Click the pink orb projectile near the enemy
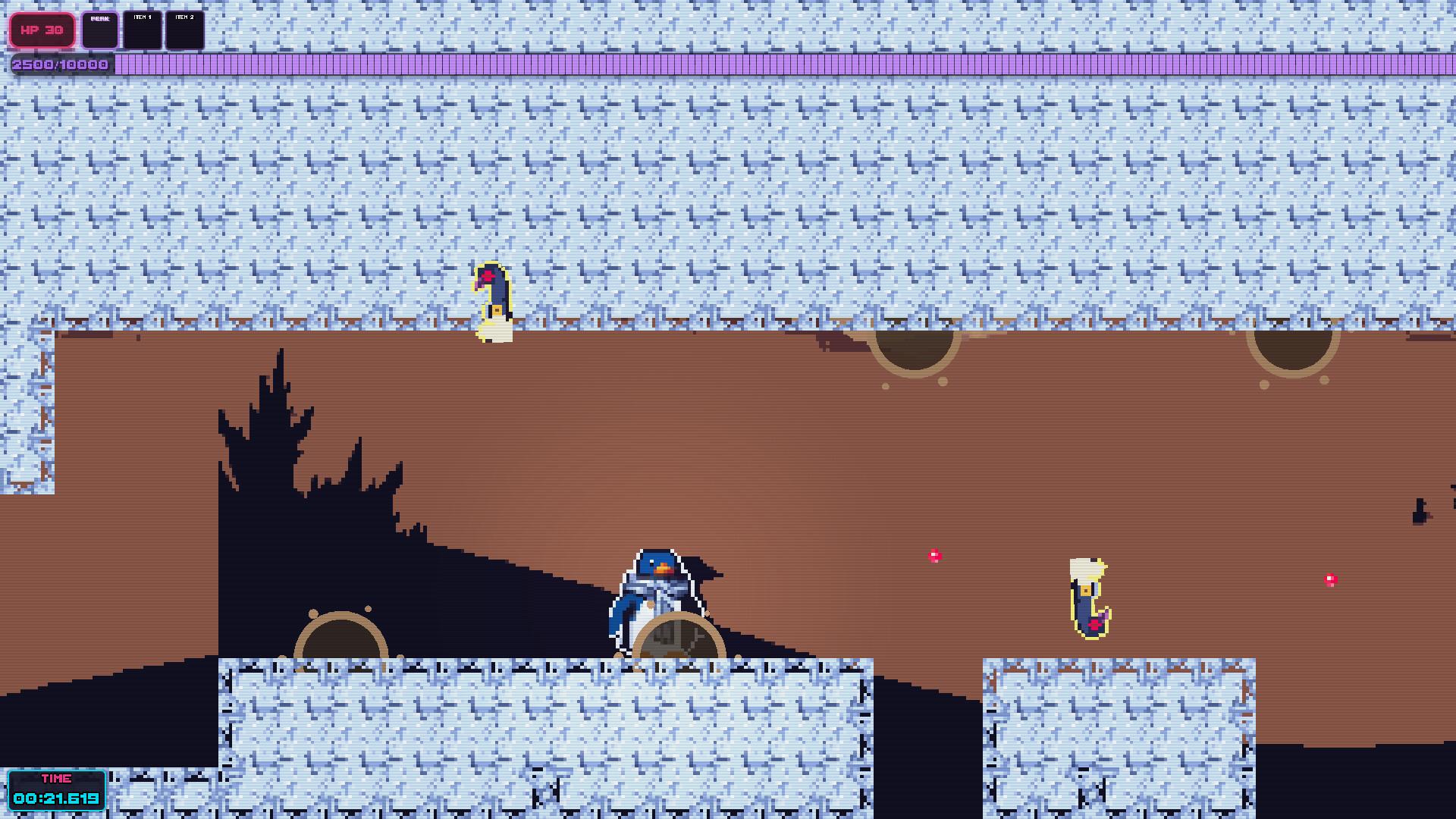The width and height of the screenshot is (1456, 819). coord(934,555)
